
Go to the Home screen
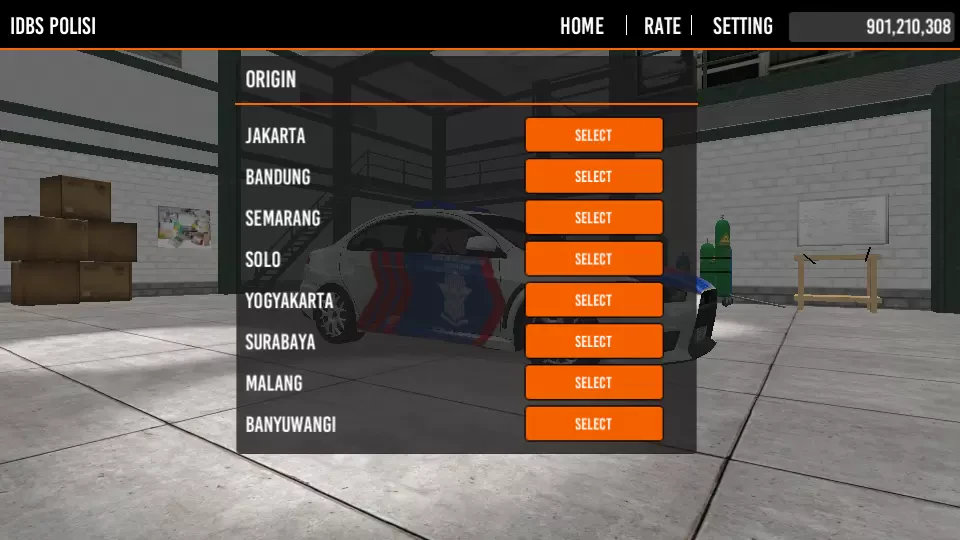coord(582,26)
